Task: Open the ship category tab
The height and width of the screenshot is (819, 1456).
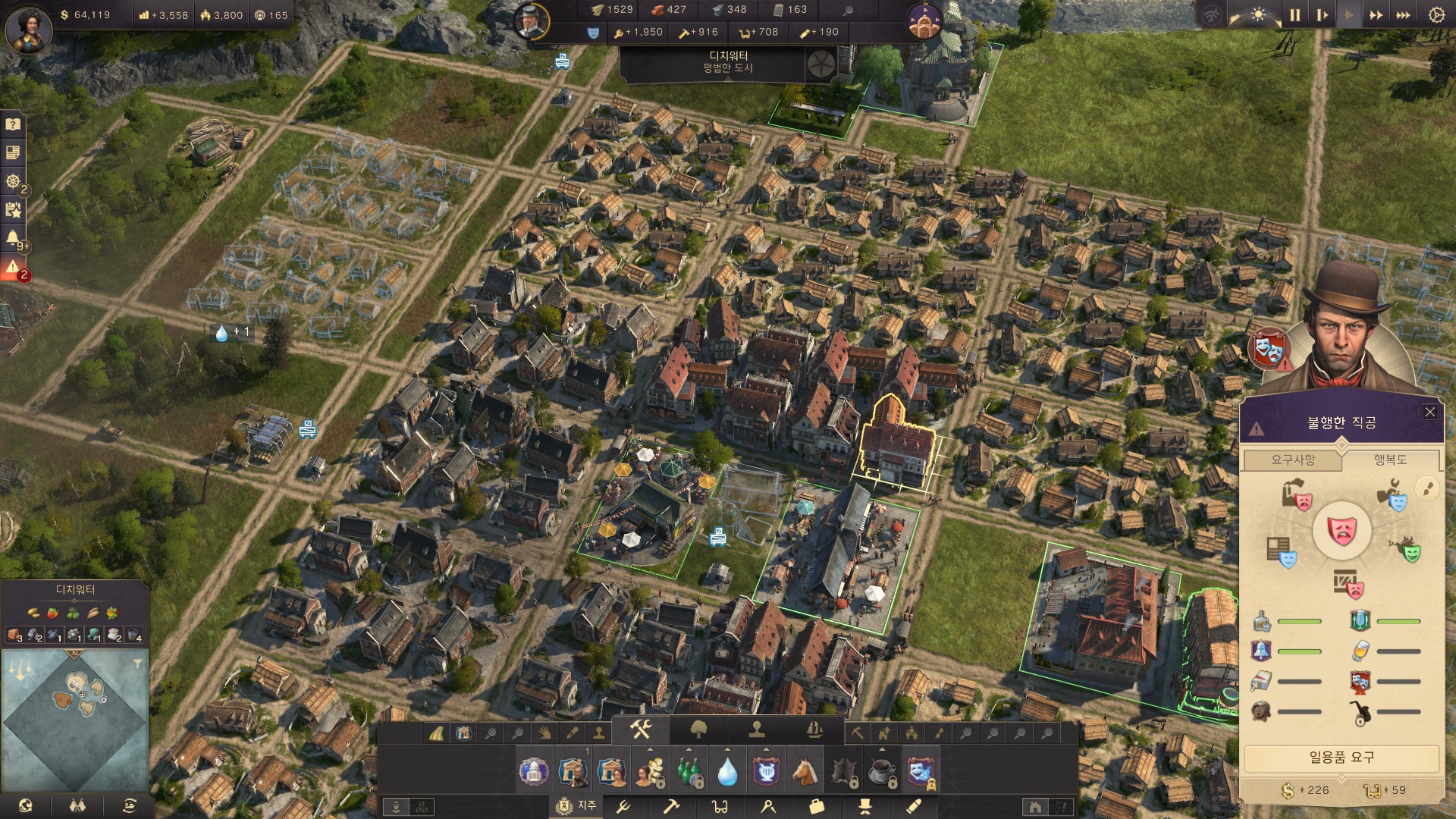Action: pos(814,730)
